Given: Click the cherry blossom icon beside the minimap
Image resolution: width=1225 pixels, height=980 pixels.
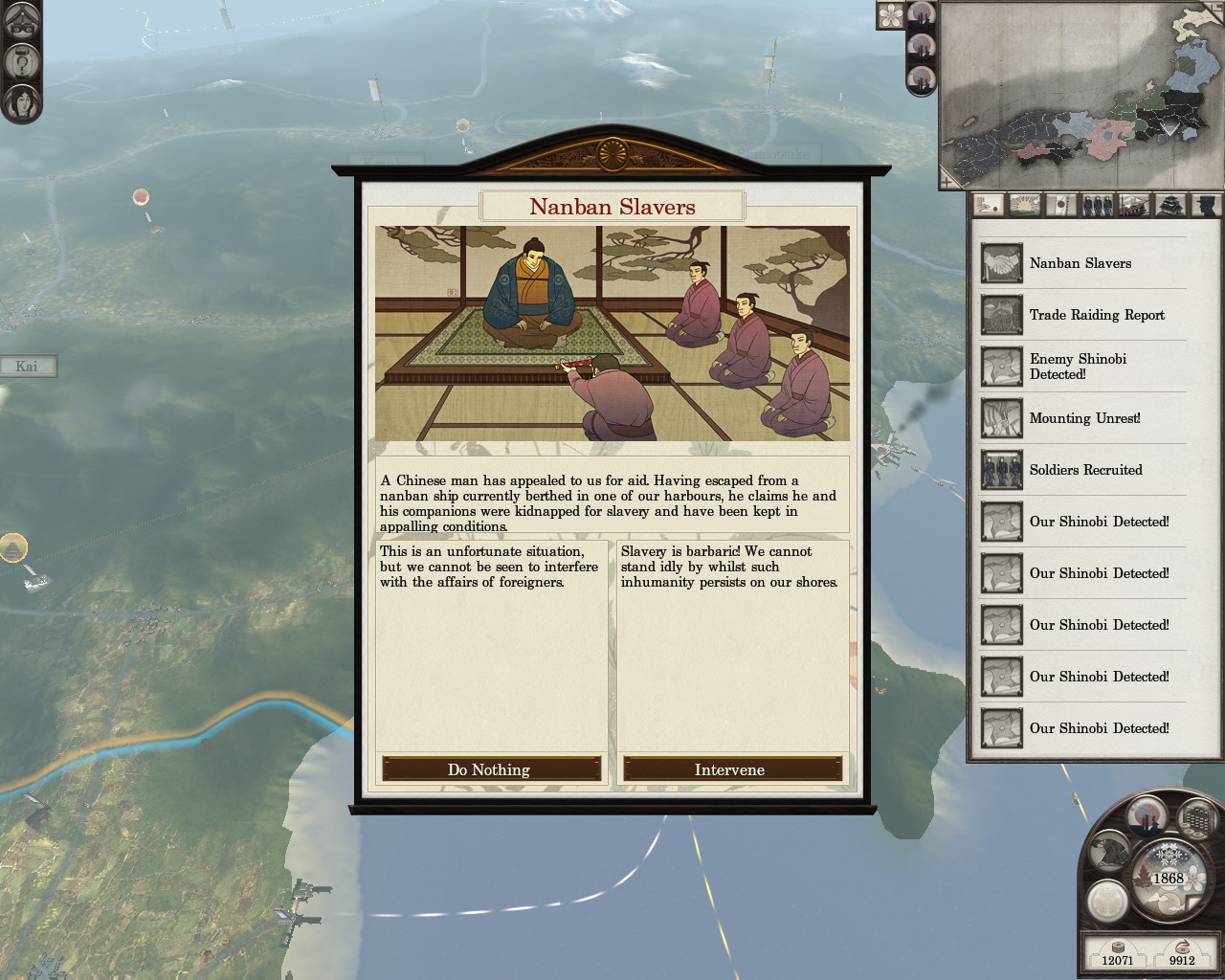Looking at the screenshot, I should tap(891, 15).
